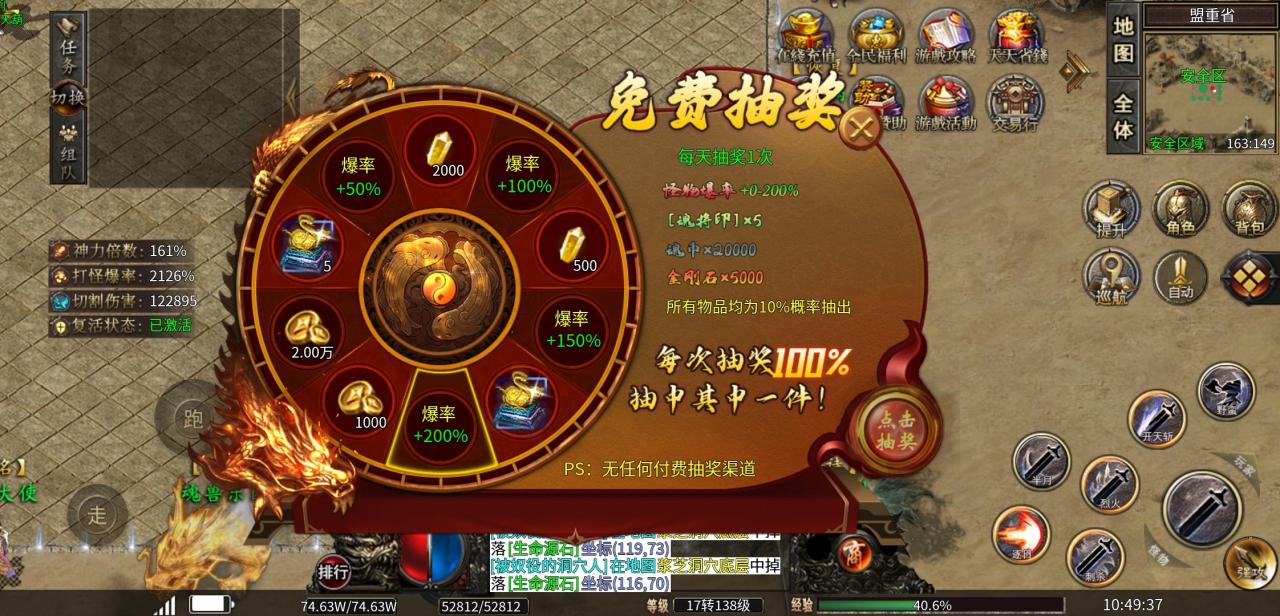Viewport: 1280px width, 616px height.
Task: Select the 全体 tab beside the minimap
Action: coord(1123,117)
